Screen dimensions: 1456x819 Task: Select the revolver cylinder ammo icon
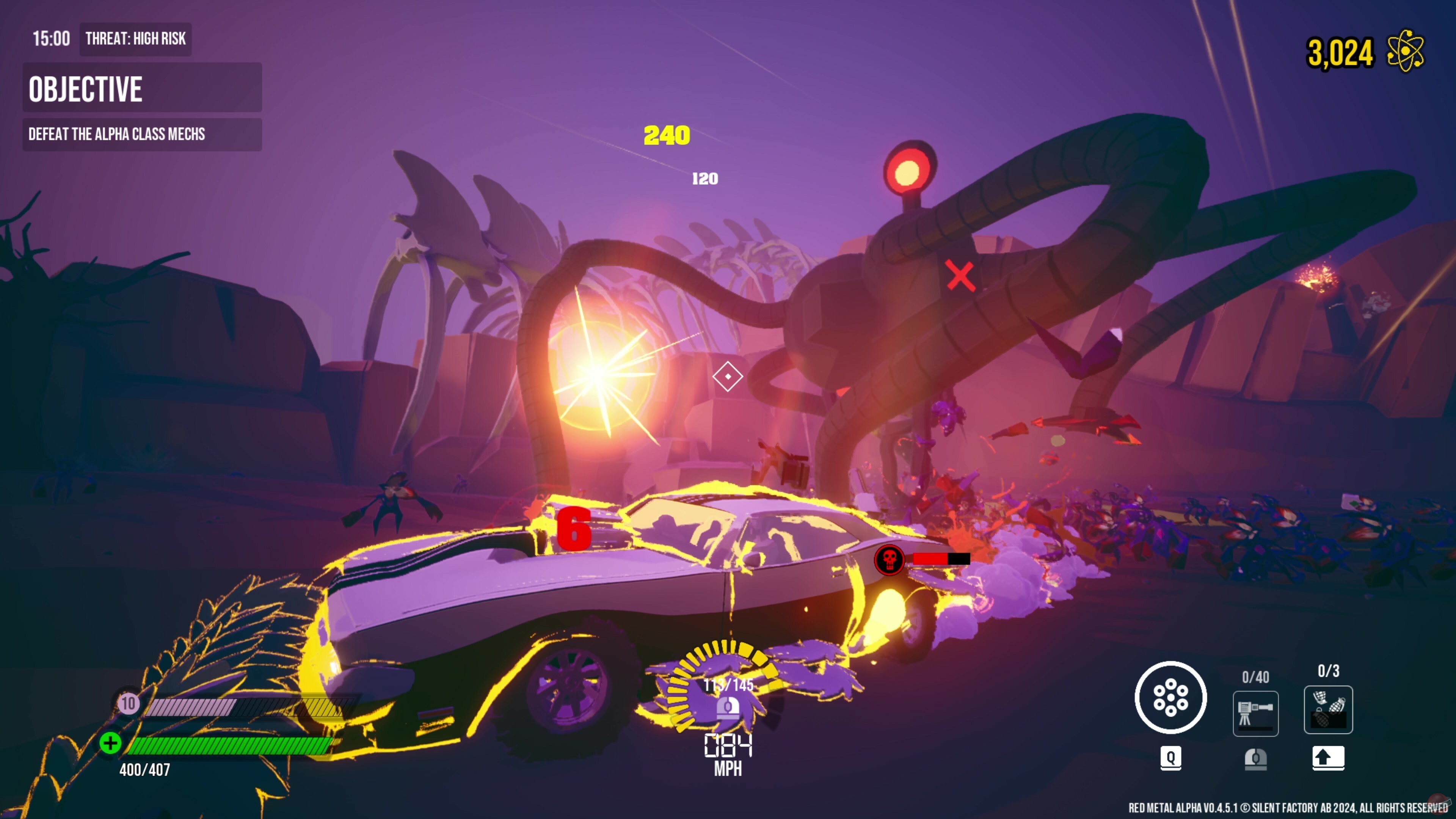click(1172, 697)
